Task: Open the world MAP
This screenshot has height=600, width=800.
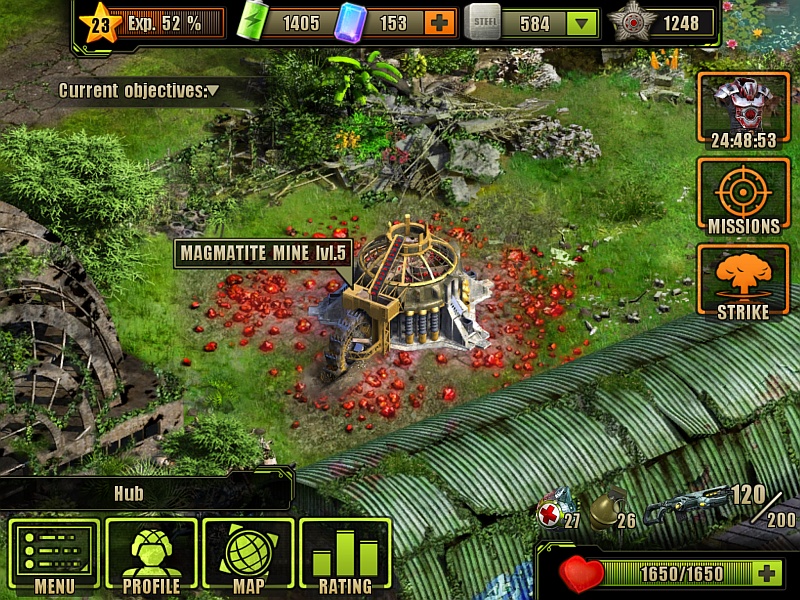Action: (x=248, y=555)
